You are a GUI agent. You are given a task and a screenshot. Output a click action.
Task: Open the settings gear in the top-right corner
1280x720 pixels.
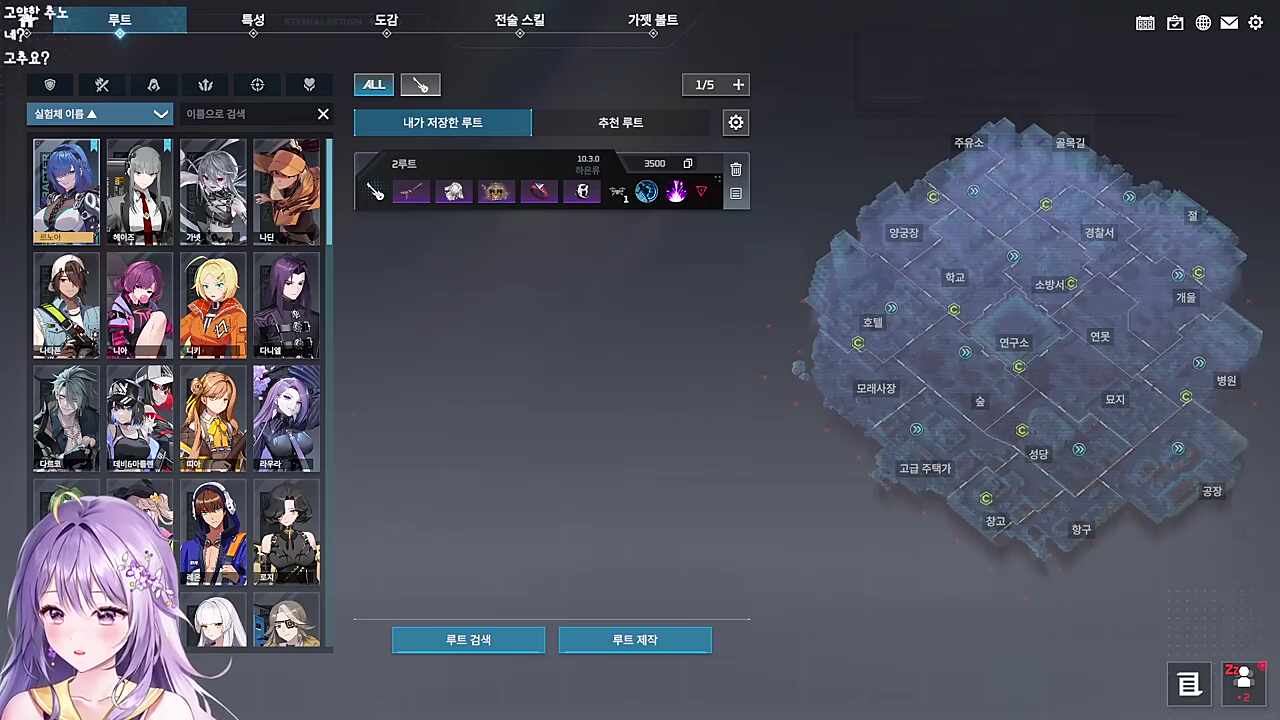point(1256,22)
